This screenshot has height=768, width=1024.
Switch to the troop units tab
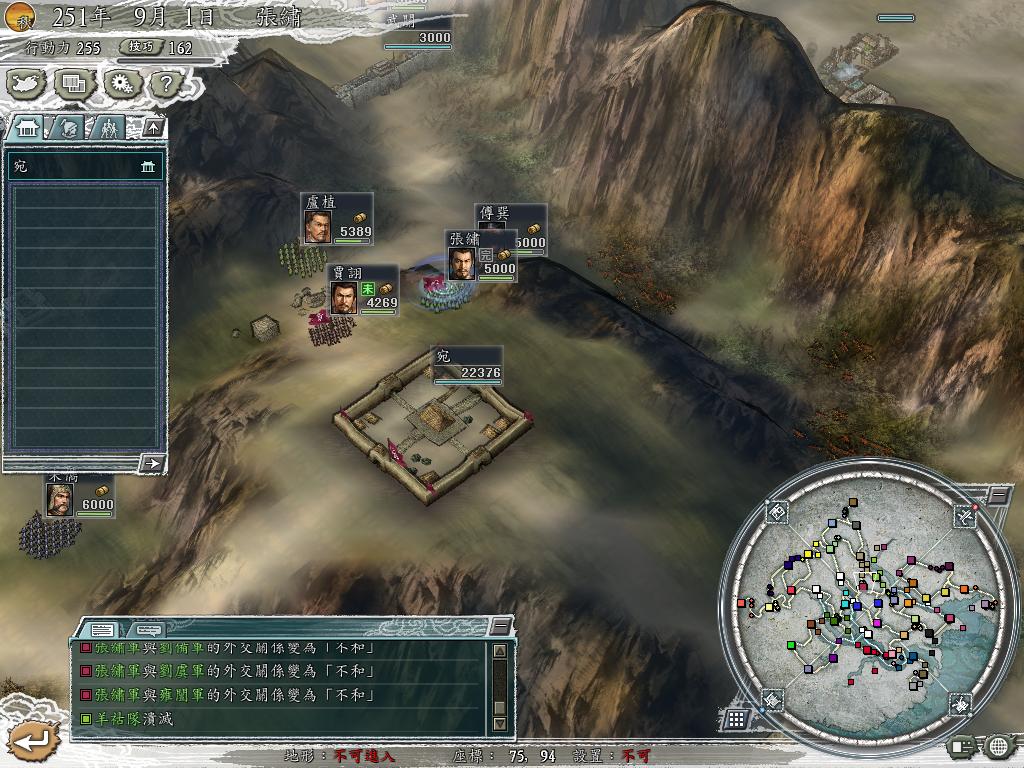coord(107,127)
